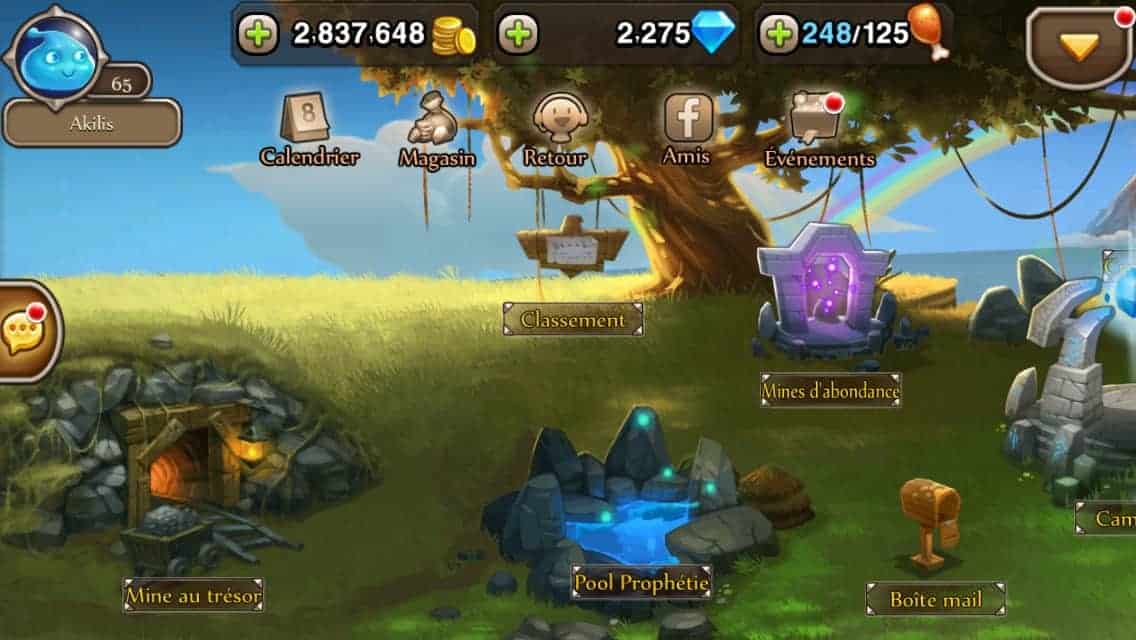Open the blue slime player avatar profile
1136x640 pixels.
click(x=55, y=58)
